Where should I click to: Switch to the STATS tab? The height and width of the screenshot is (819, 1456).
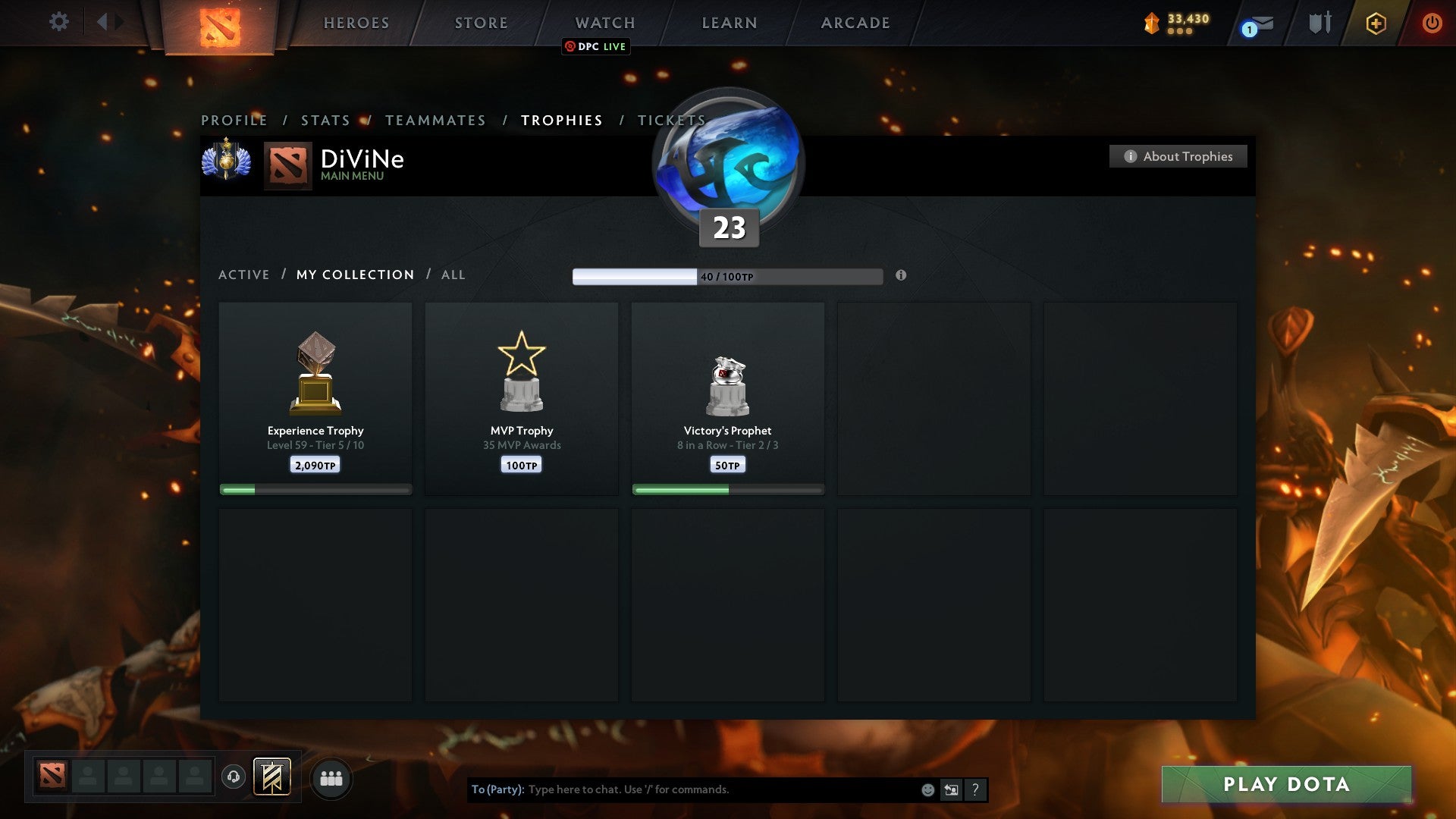pos(325,120)
